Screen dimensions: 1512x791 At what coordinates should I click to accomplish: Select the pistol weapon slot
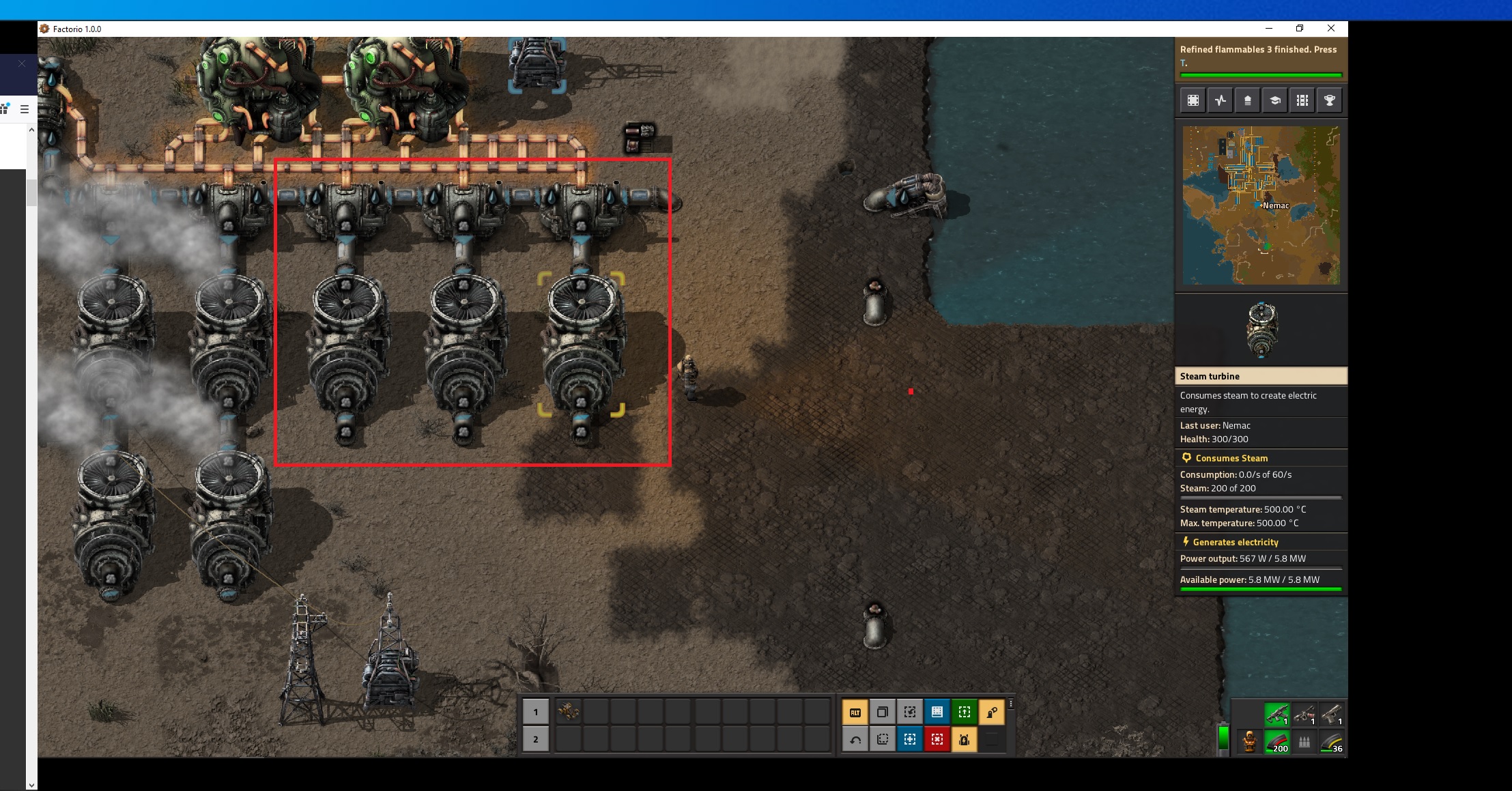coord(1332,715)
